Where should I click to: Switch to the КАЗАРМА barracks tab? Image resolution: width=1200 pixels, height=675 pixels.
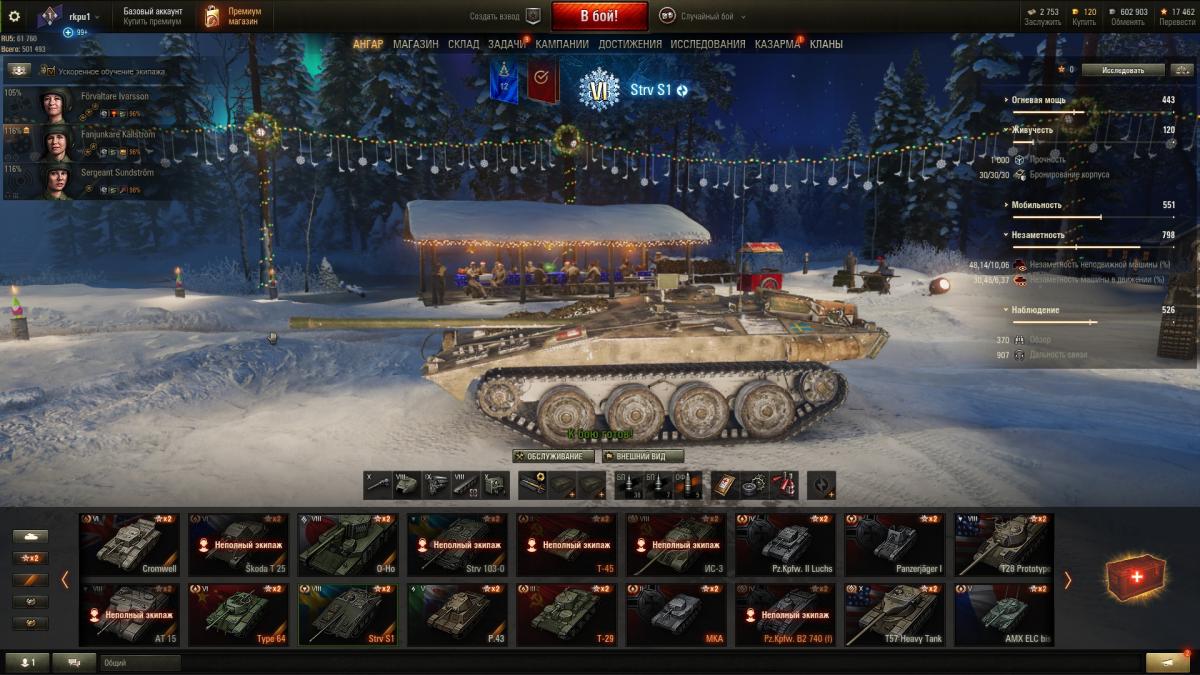(x=777, y=44)
